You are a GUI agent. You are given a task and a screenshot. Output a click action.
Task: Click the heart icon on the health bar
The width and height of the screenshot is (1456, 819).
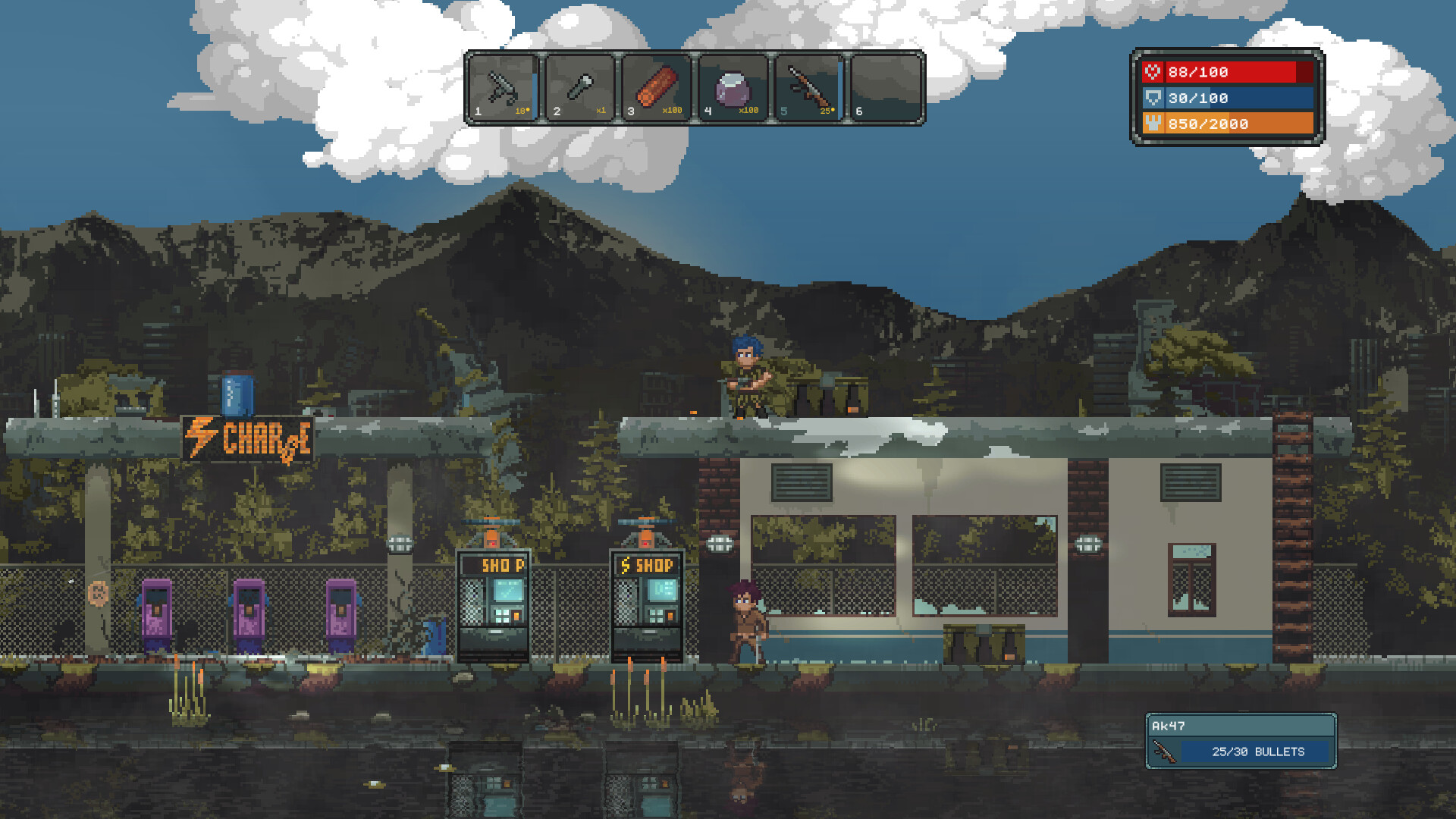(1152, 73)
